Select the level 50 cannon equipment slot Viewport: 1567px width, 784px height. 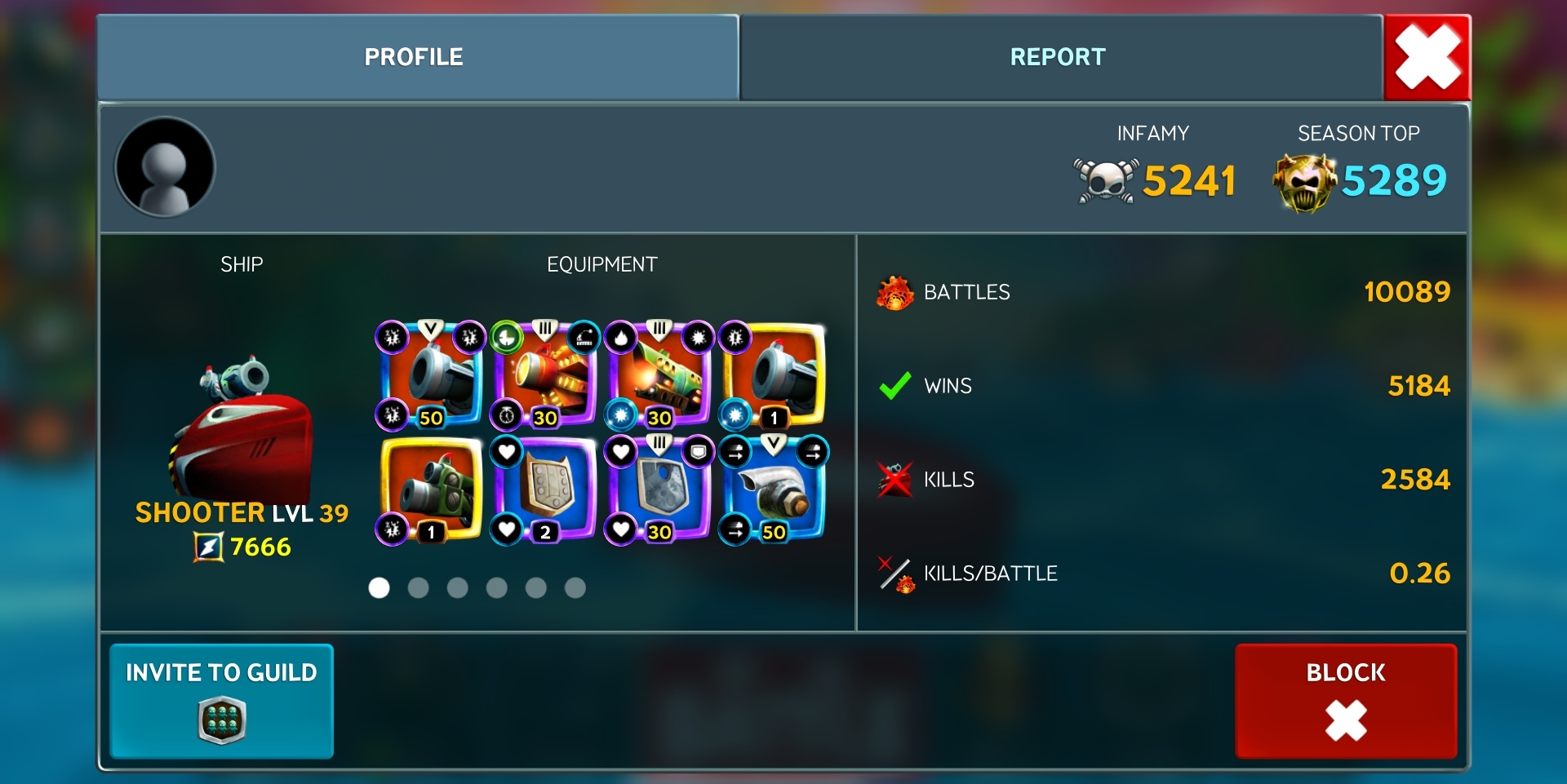point(431,375)
